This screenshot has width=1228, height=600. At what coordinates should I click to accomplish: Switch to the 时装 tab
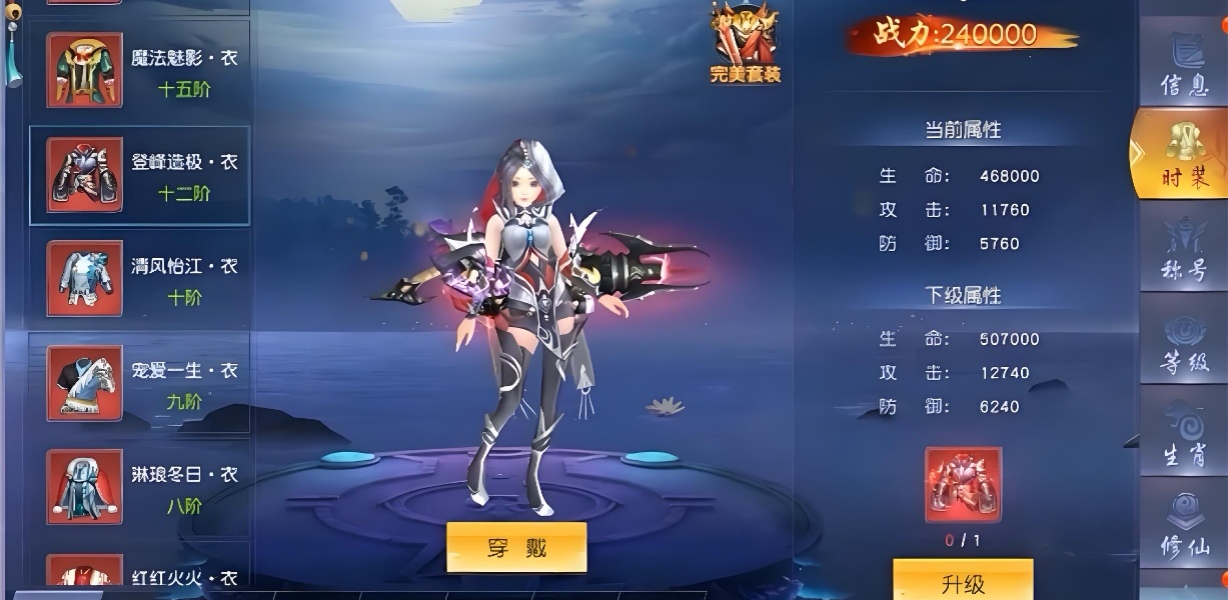point(1183,155)
